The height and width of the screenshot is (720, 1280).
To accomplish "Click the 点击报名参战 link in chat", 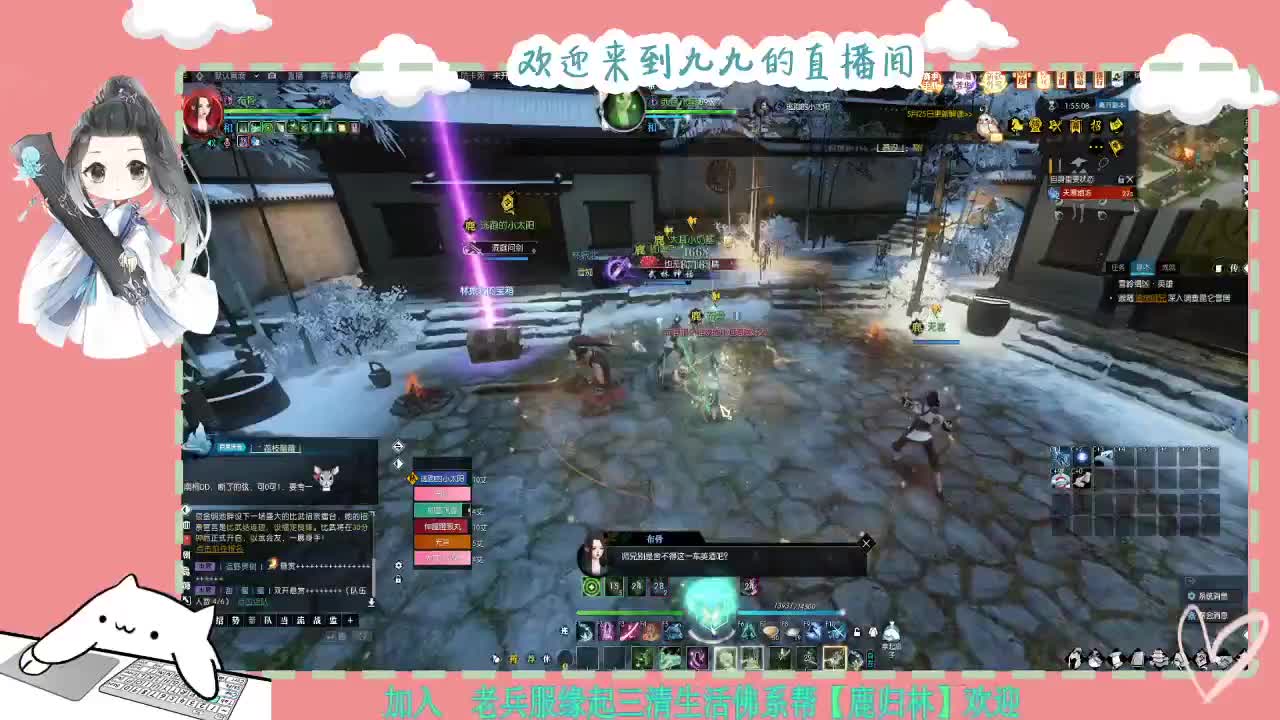I will [218, 548].
